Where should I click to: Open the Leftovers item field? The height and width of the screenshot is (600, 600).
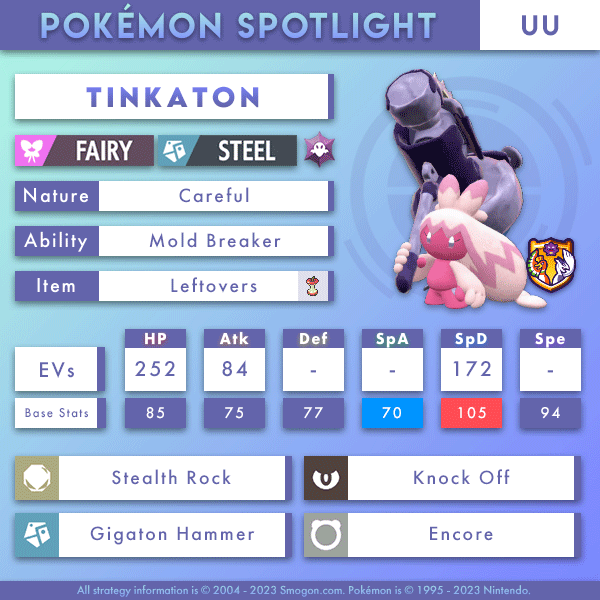coord(214,286)
